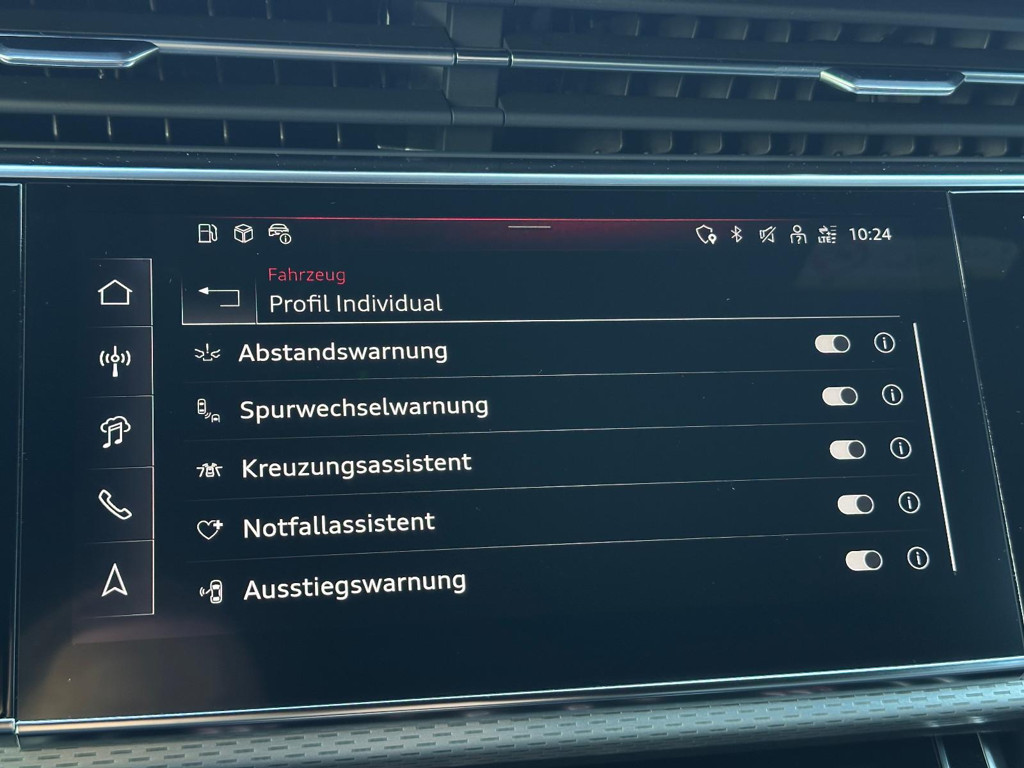
Task: Open the media music menu
Action: click(115, 433)
